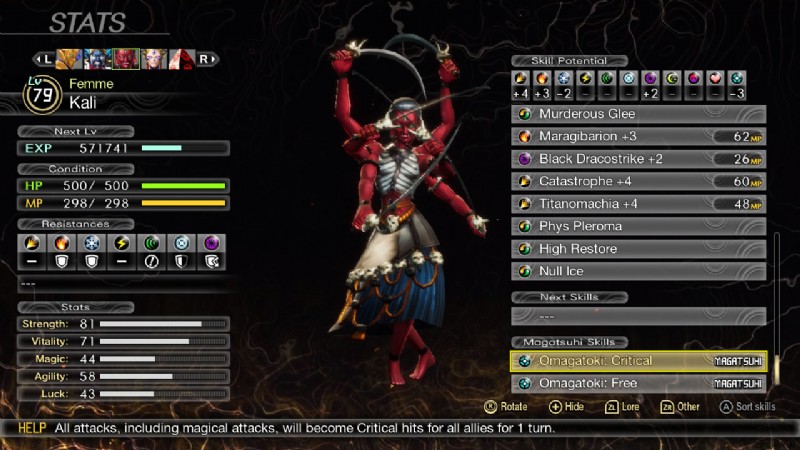The width and height of the screenshot is (800, 450).
Task: Choose the red and white demon portrait
Action: [x=182, y=59]
